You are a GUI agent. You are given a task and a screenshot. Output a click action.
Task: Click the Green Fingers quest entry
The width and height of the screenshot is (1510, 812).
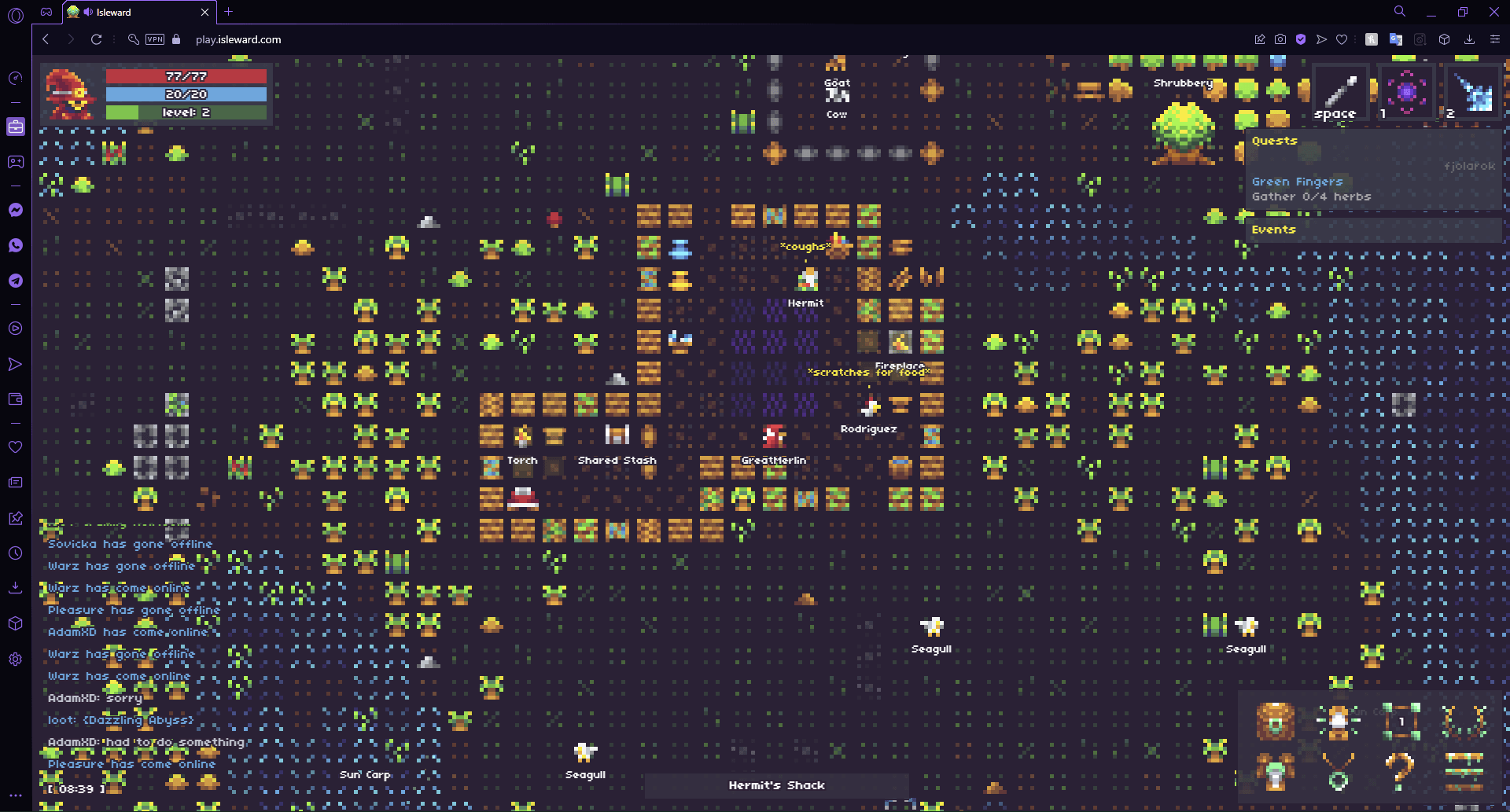click(1298, 182)
